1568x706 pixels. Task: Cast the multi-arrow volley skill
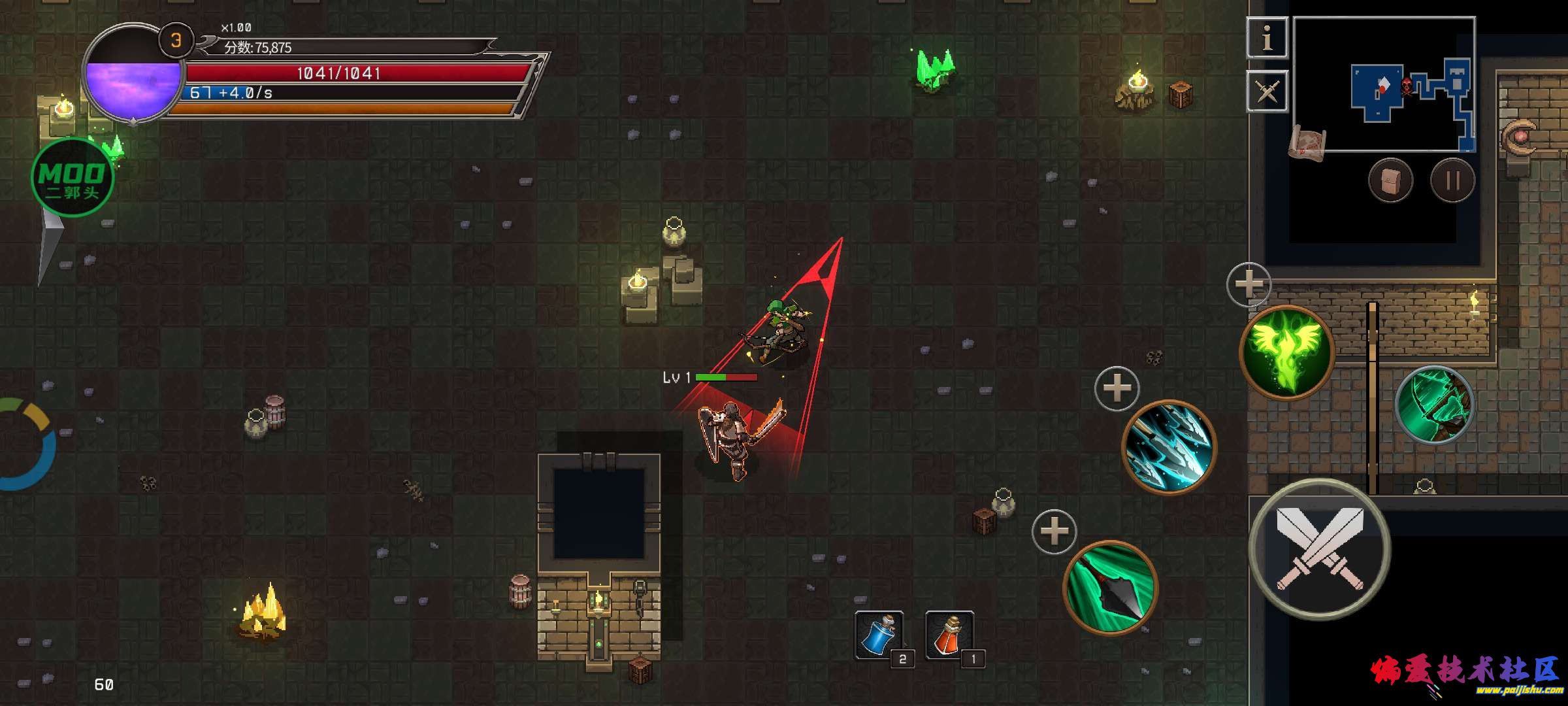[x=1169, y=447]
